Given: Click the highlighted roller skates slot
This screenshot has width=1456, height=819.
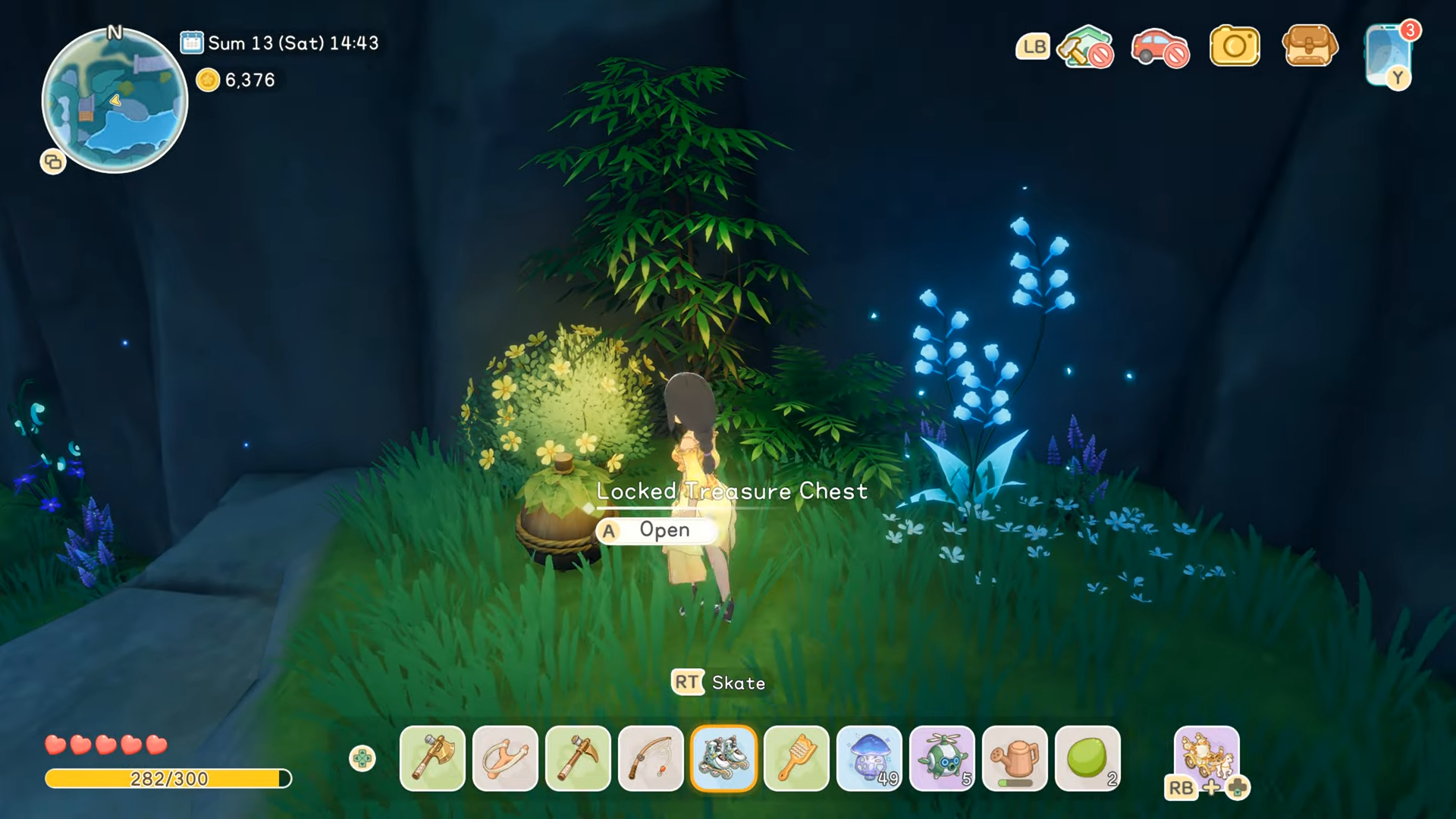Looking at the screenshot, I should point(723,758).
